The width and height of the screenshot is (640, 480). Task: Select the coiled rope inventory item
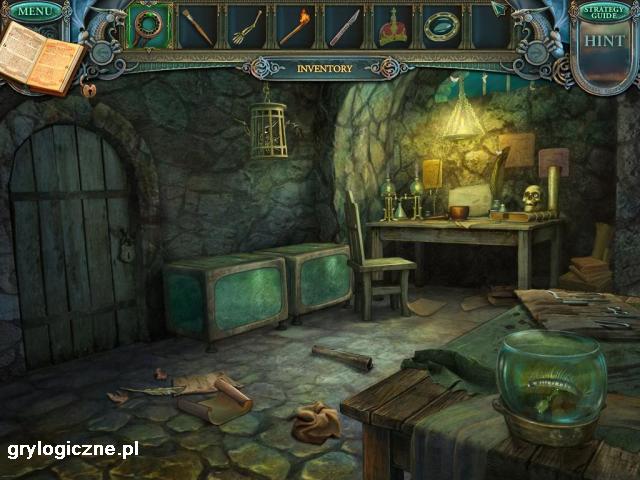[149, 26]
